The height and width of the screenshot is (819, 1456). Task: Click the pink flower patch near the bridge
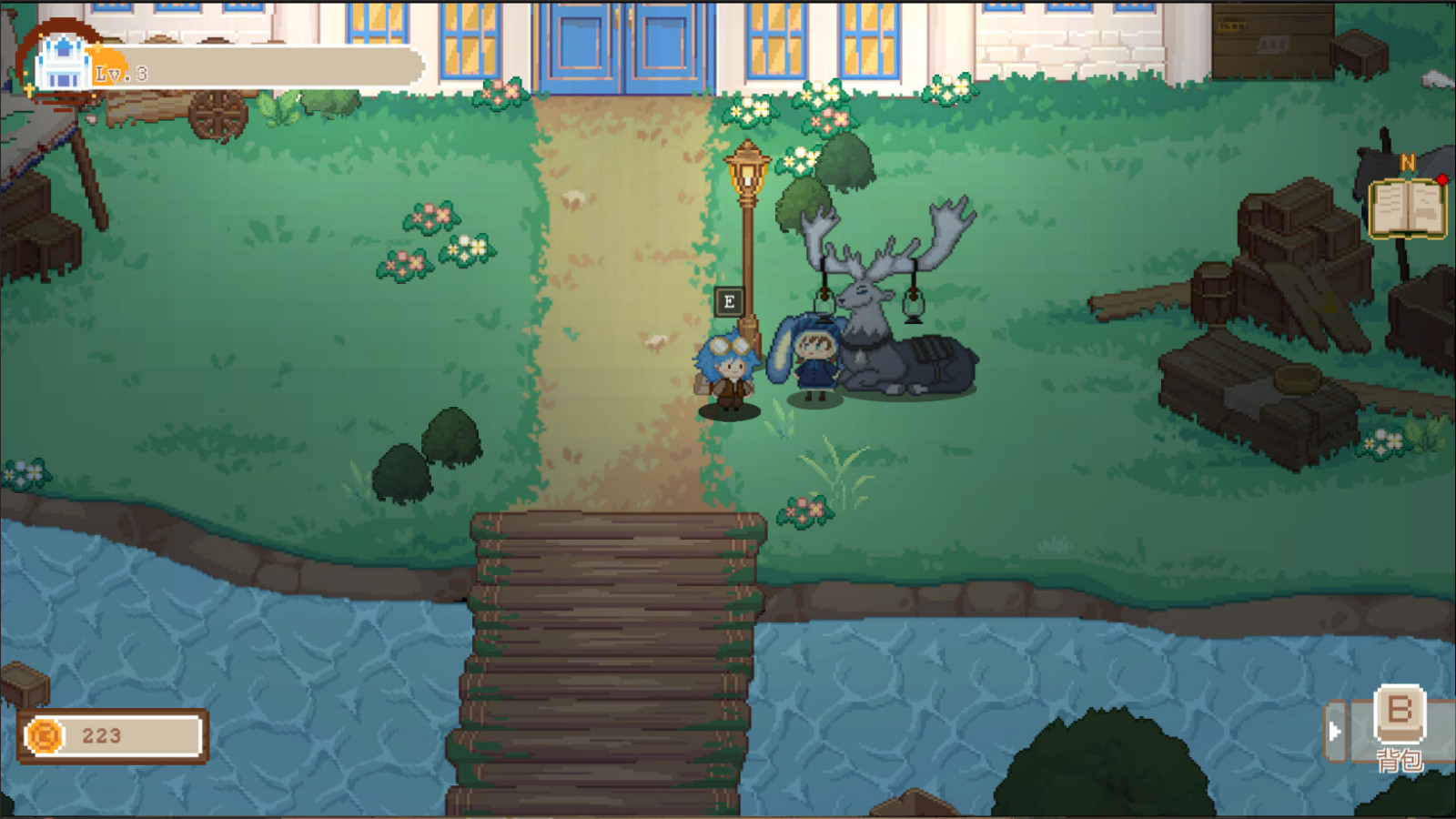[x=805, y=511]
